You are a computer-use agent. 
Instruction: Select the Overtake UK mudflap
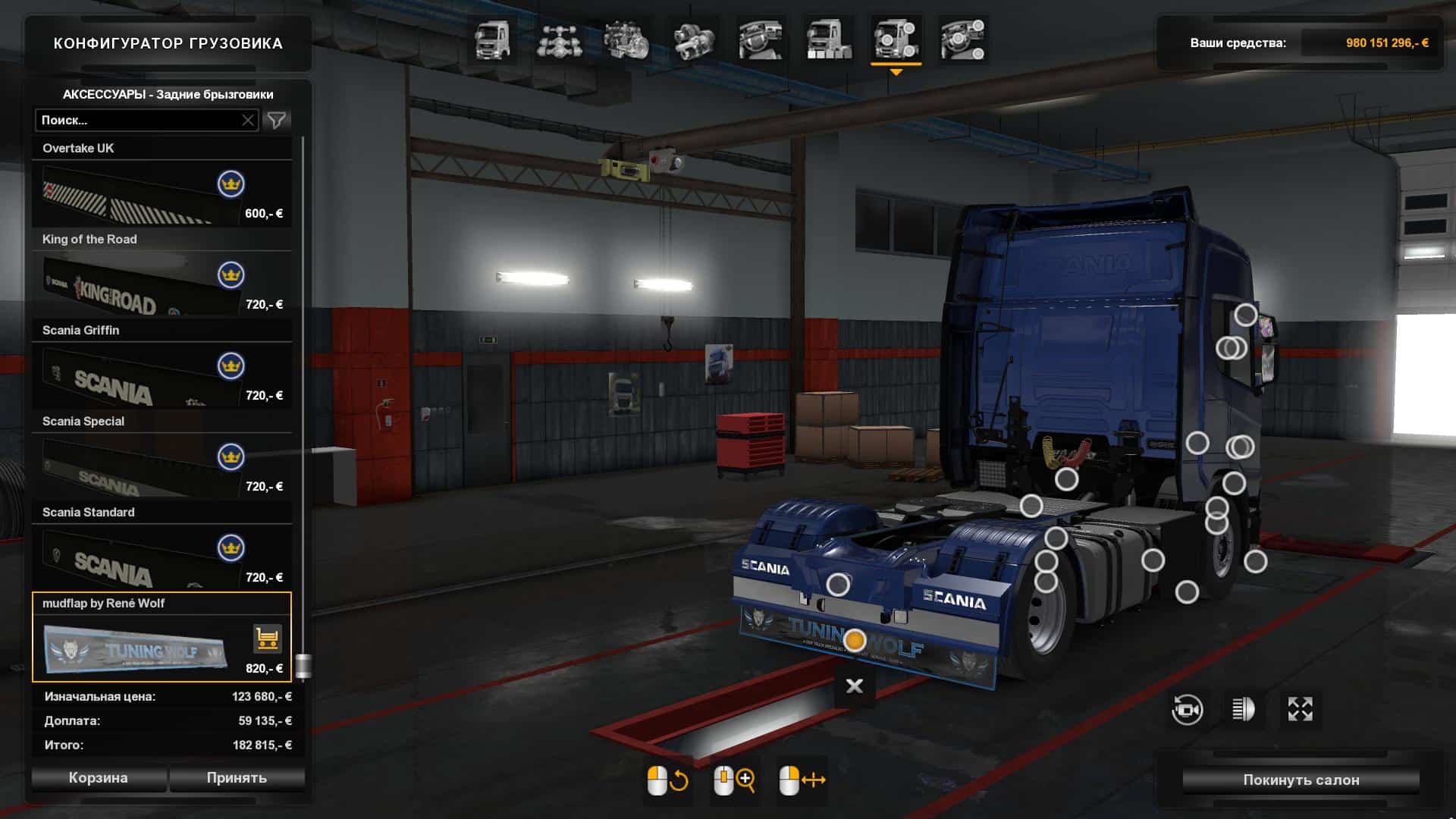(162, 194)
